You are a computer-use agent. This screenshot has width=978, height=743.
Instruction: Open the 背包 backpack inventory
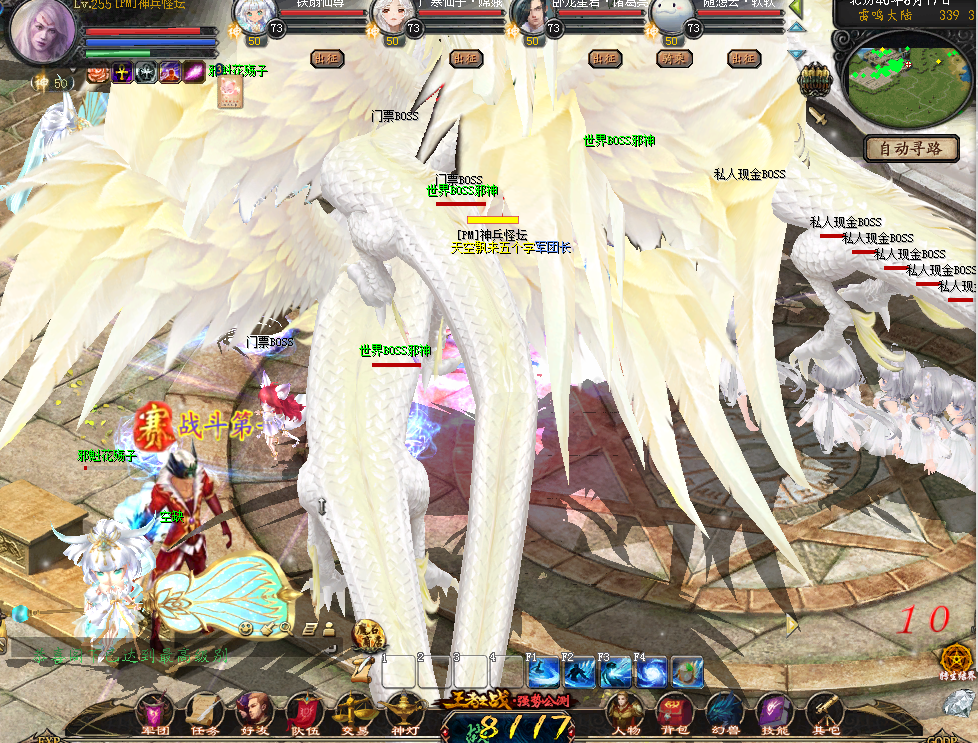click(676, 712)
